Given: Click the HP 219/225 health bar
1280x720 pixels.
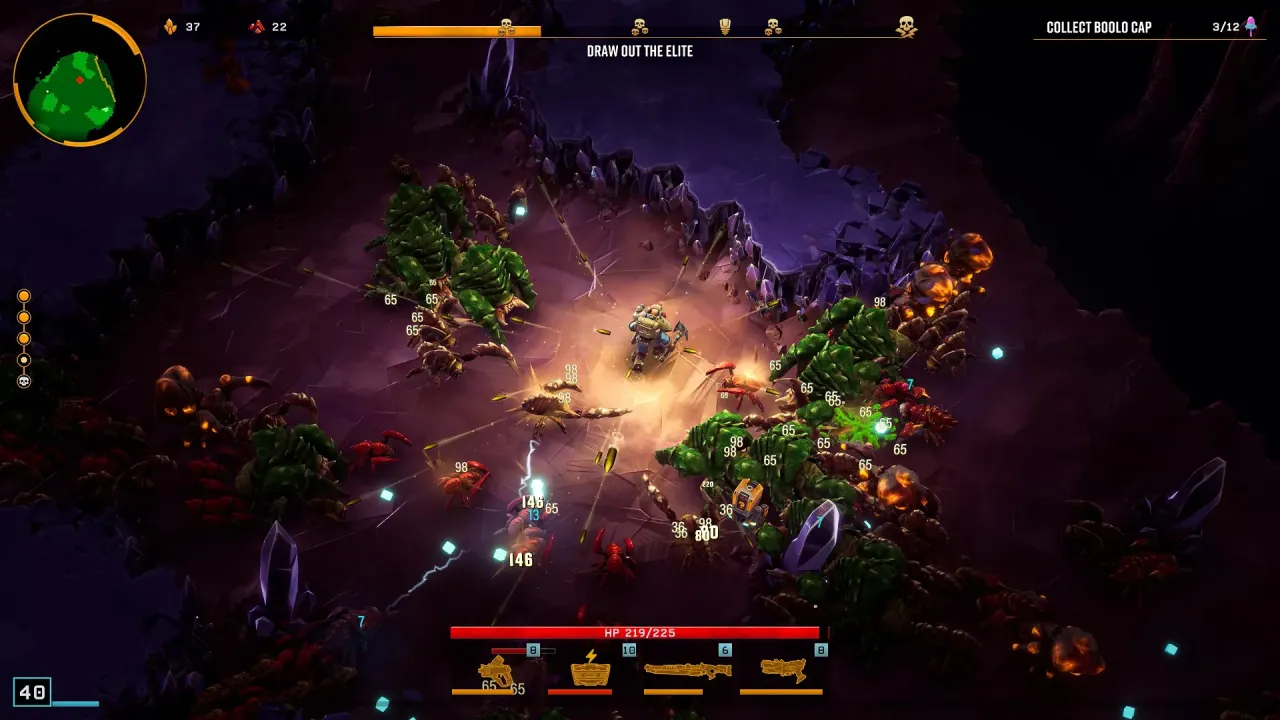Looking at the screenshot, I should point(640,632).
